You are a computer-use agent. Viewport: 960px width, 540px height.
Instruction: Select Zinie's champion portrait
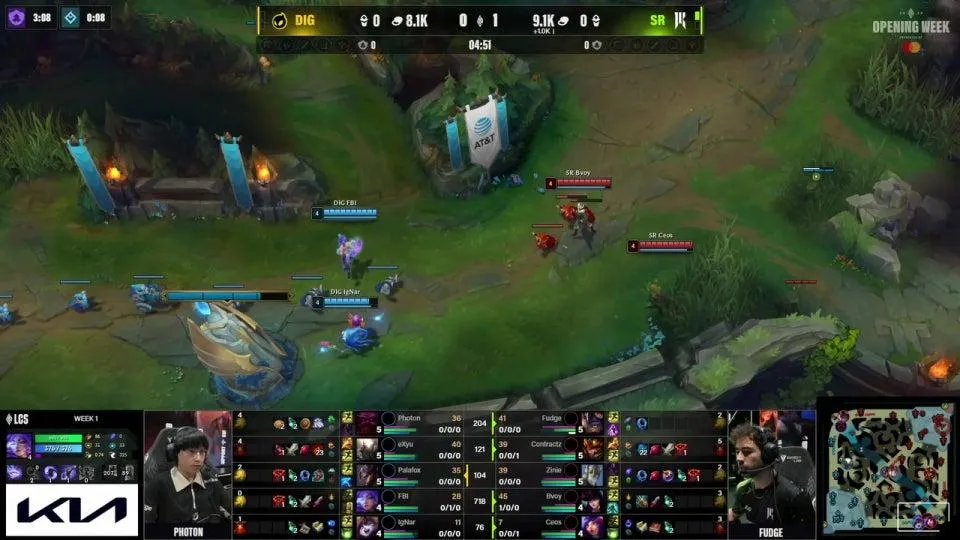(x=594, y=474)
